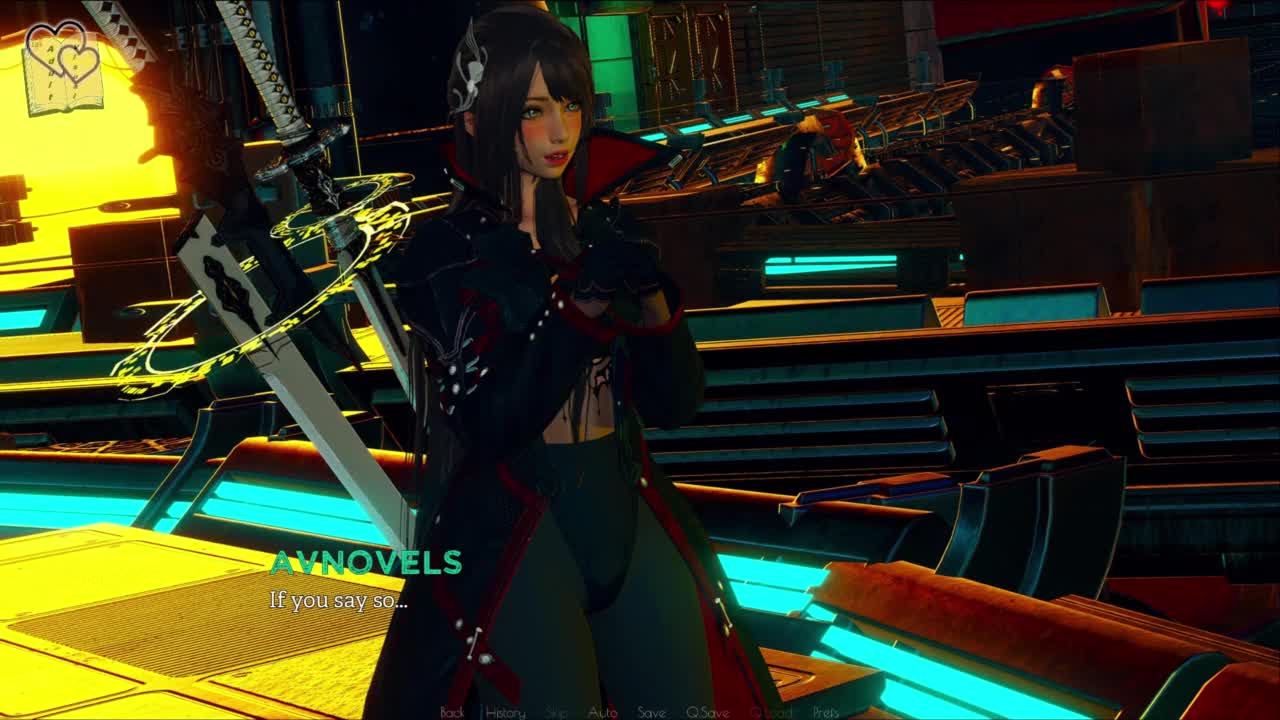
Task: Open the dialogue History log
Action: click(x=505, y=712)
